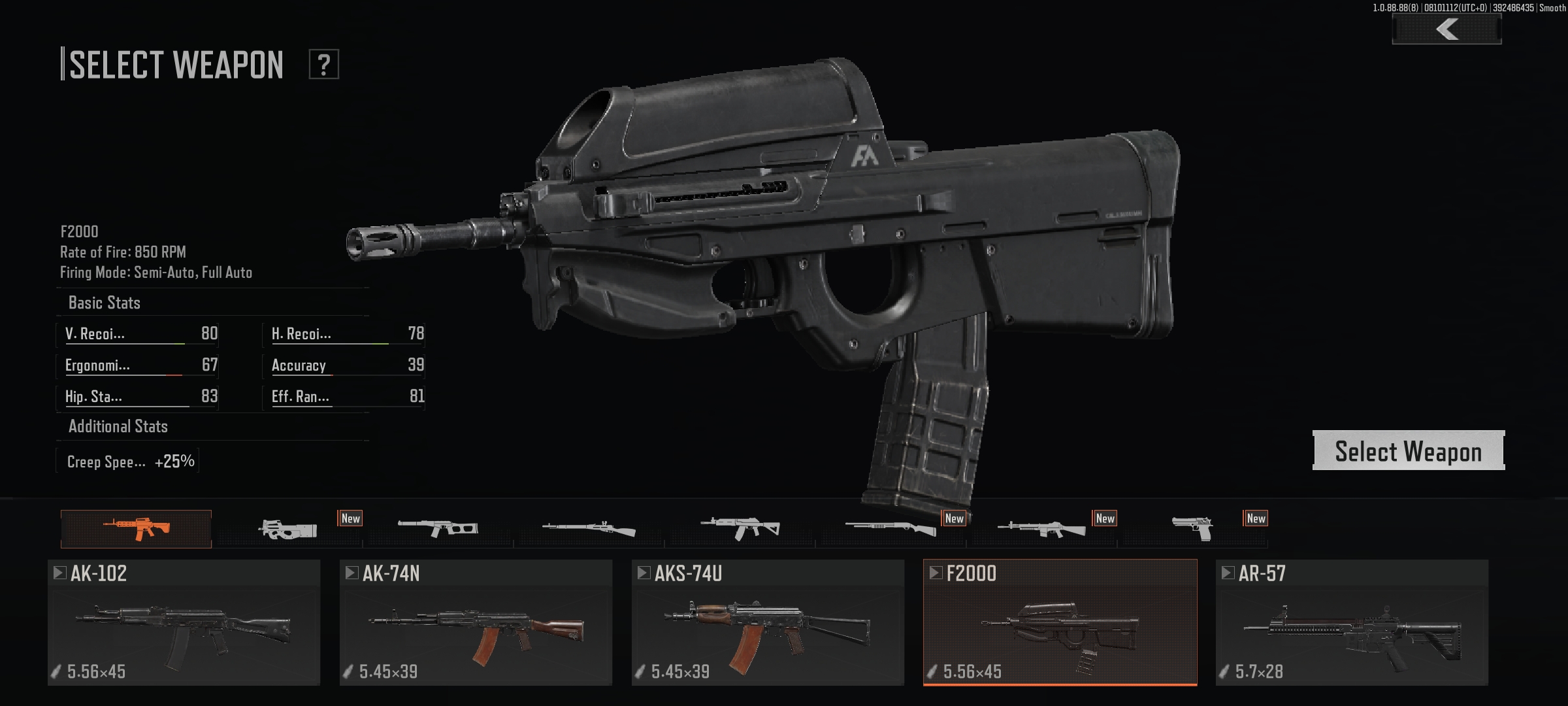The height and width of the screenshot is (706, 1568).
Task: Pick the AKS-74U weapon card
Action: 768,622
